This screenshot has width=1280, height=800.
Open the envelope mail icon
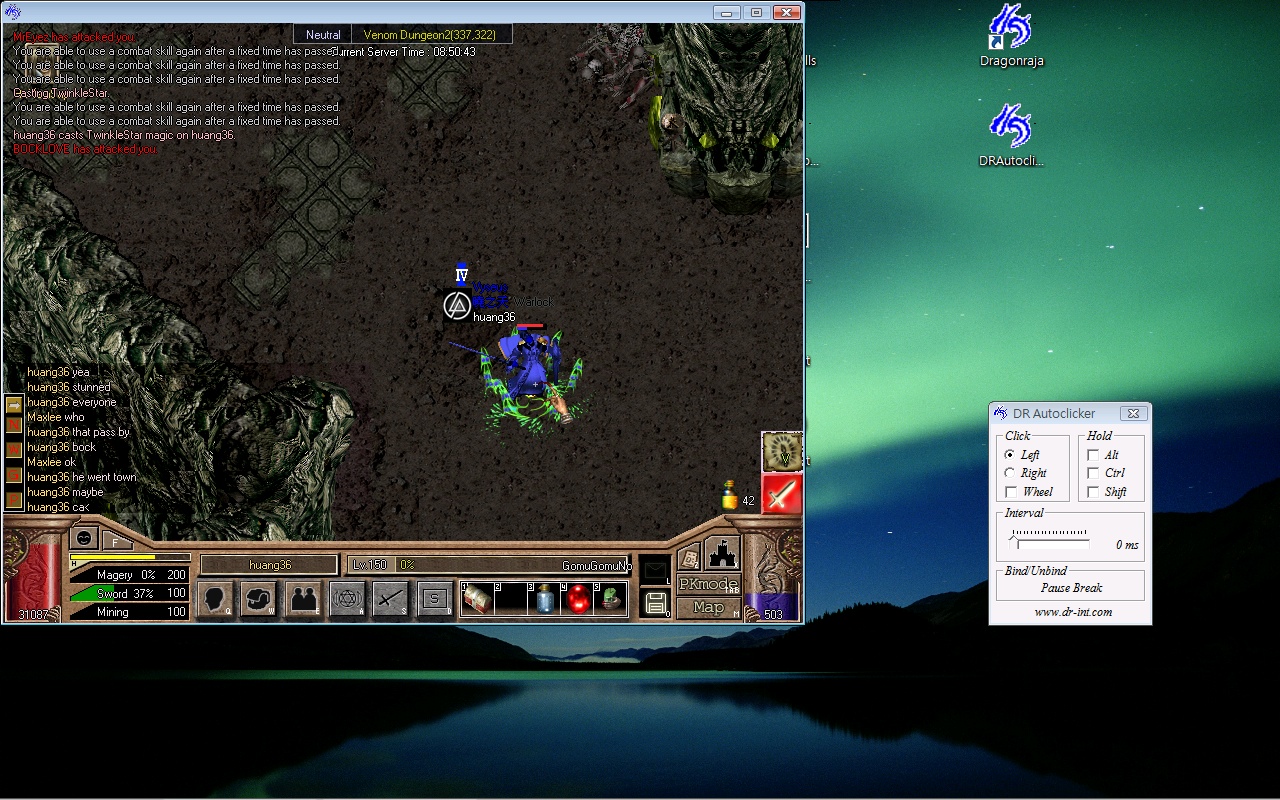[655, 570]
